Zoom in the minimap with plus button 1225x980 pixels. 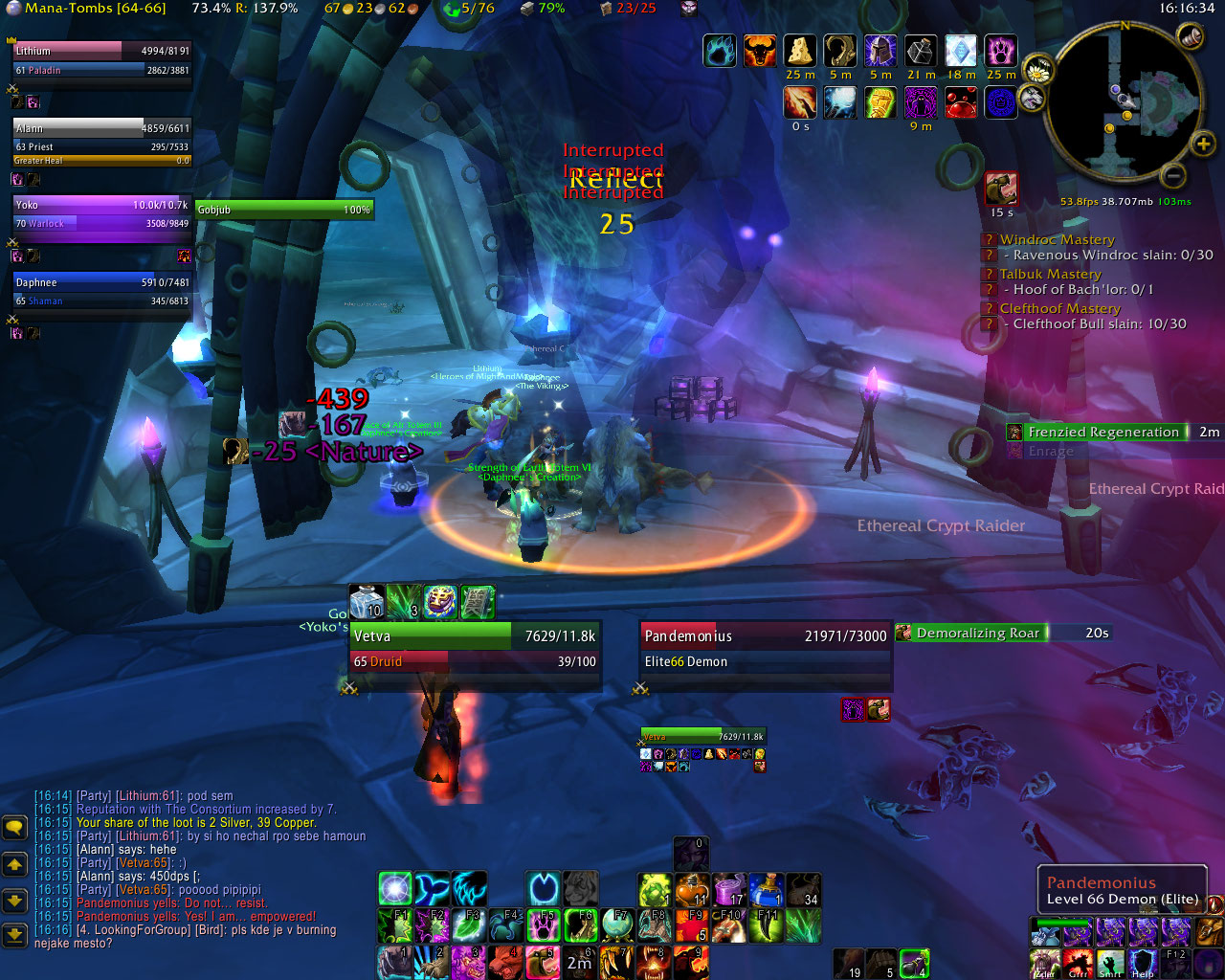pyautogui.click(x=1202, y=145)
